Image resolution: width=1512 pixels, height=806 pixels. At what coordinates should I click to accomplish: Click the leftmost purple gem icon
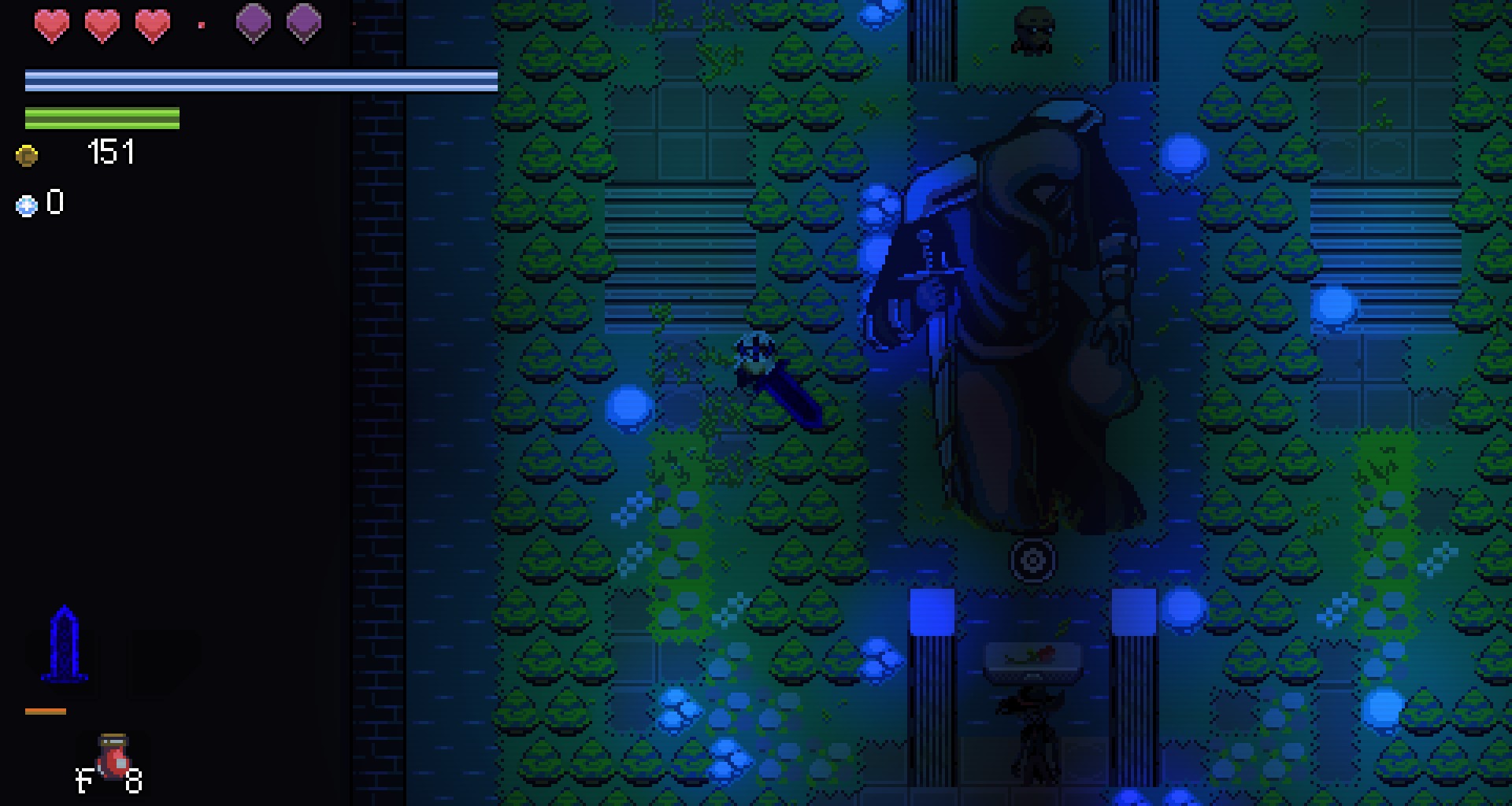pos(254,24)
